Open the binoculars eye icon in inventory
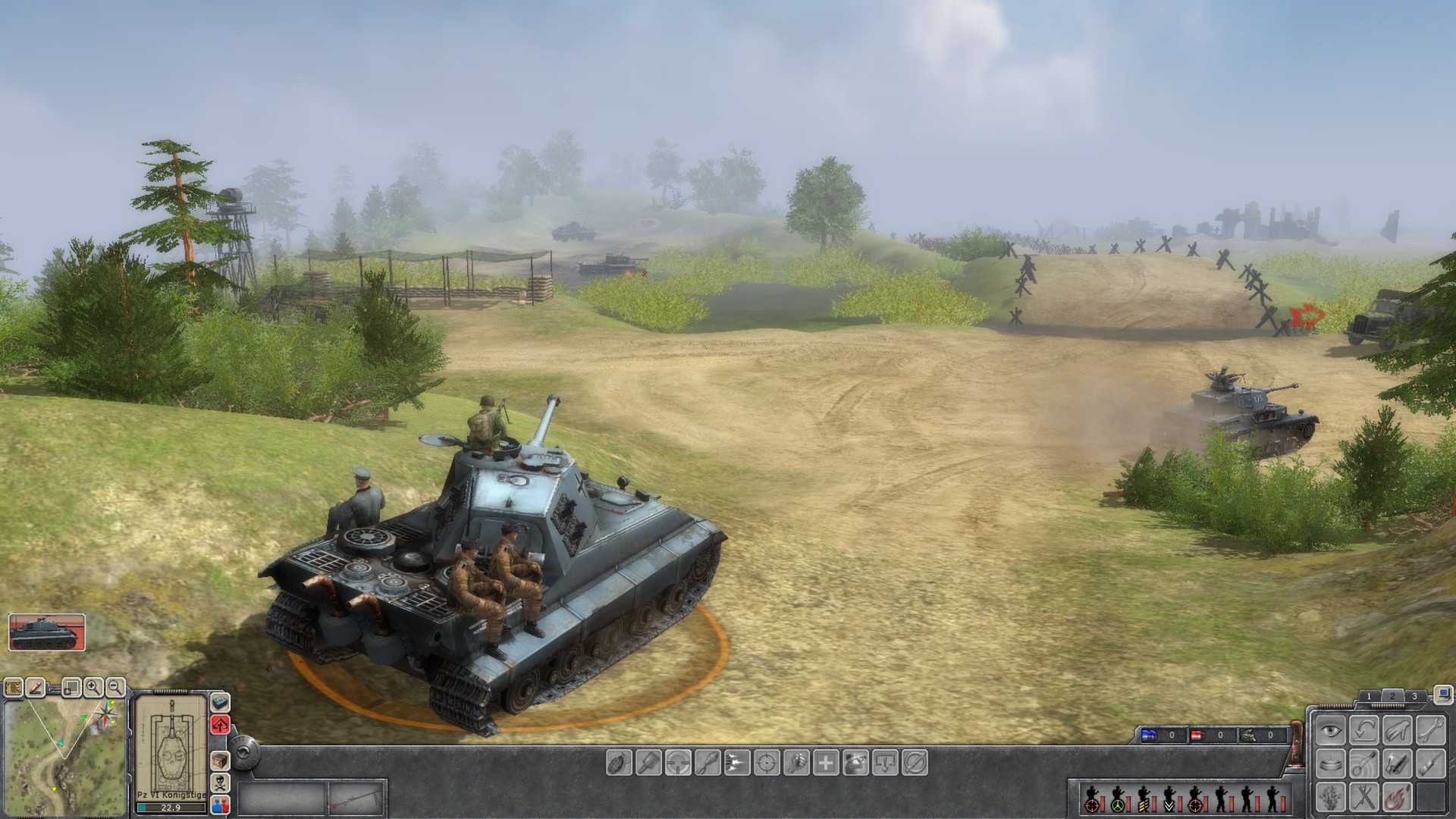Screen dimensions: 1456x819 click(x=1329, y=730)
